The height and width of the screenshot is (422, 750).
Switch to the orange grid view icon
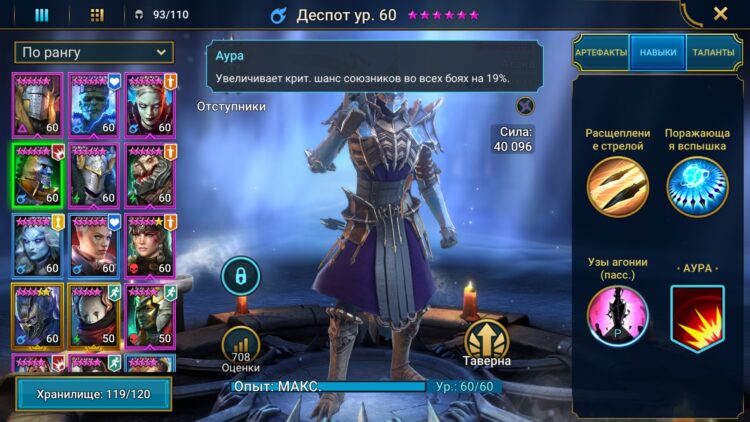[x=97, y=15]
